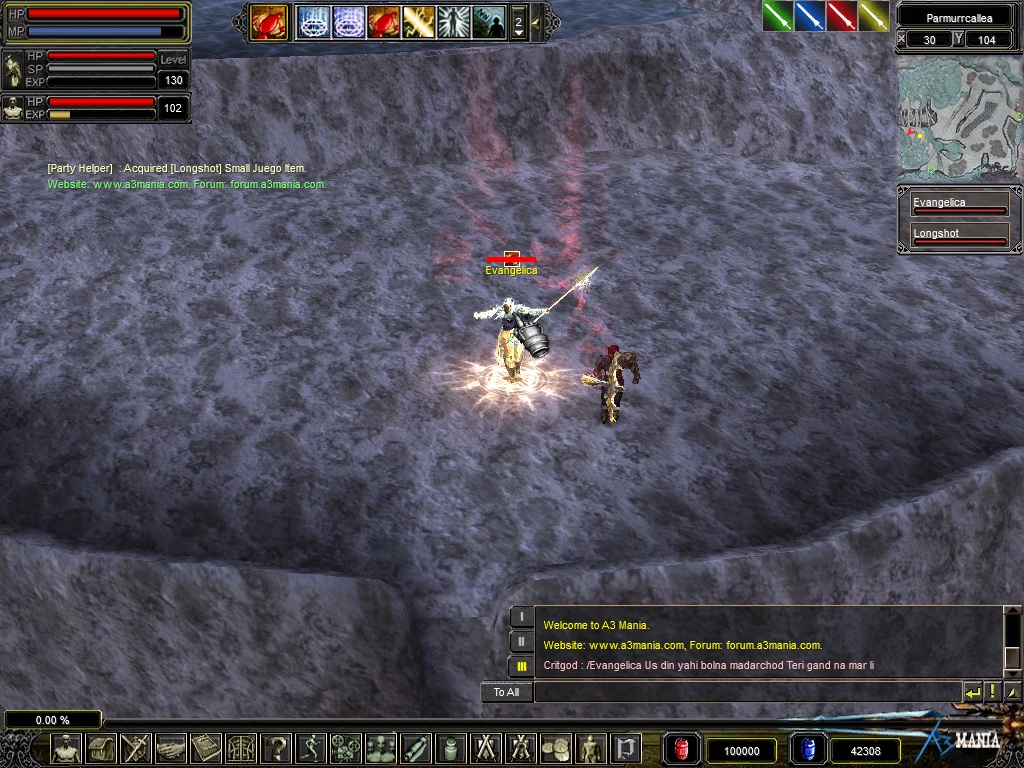Activate the glowing white figure skill
1024x768 pixels.
click(453, 21)
